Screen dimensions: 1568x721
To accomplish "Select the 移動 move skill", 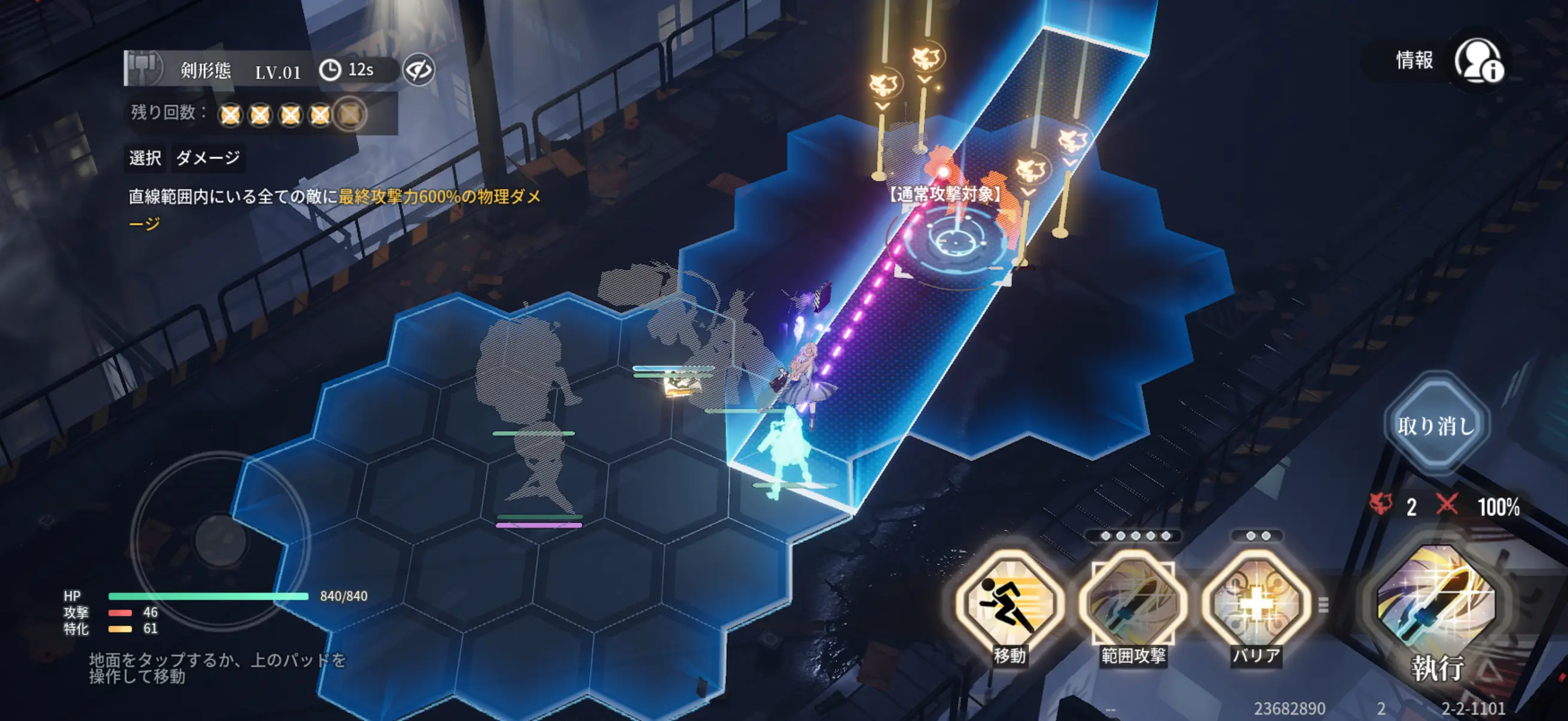I will point(1010,604).
